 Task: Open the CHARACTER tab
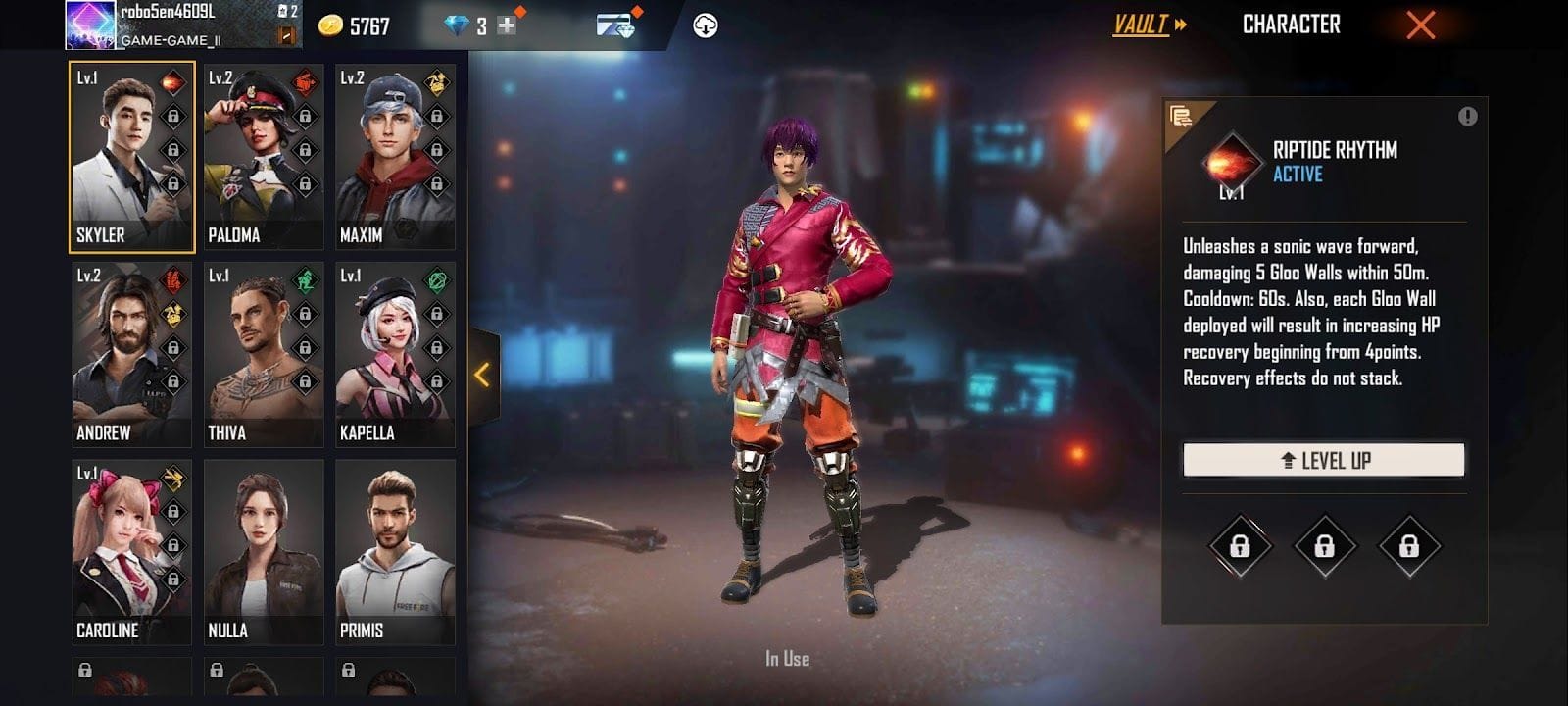[x=1292, y=25]
